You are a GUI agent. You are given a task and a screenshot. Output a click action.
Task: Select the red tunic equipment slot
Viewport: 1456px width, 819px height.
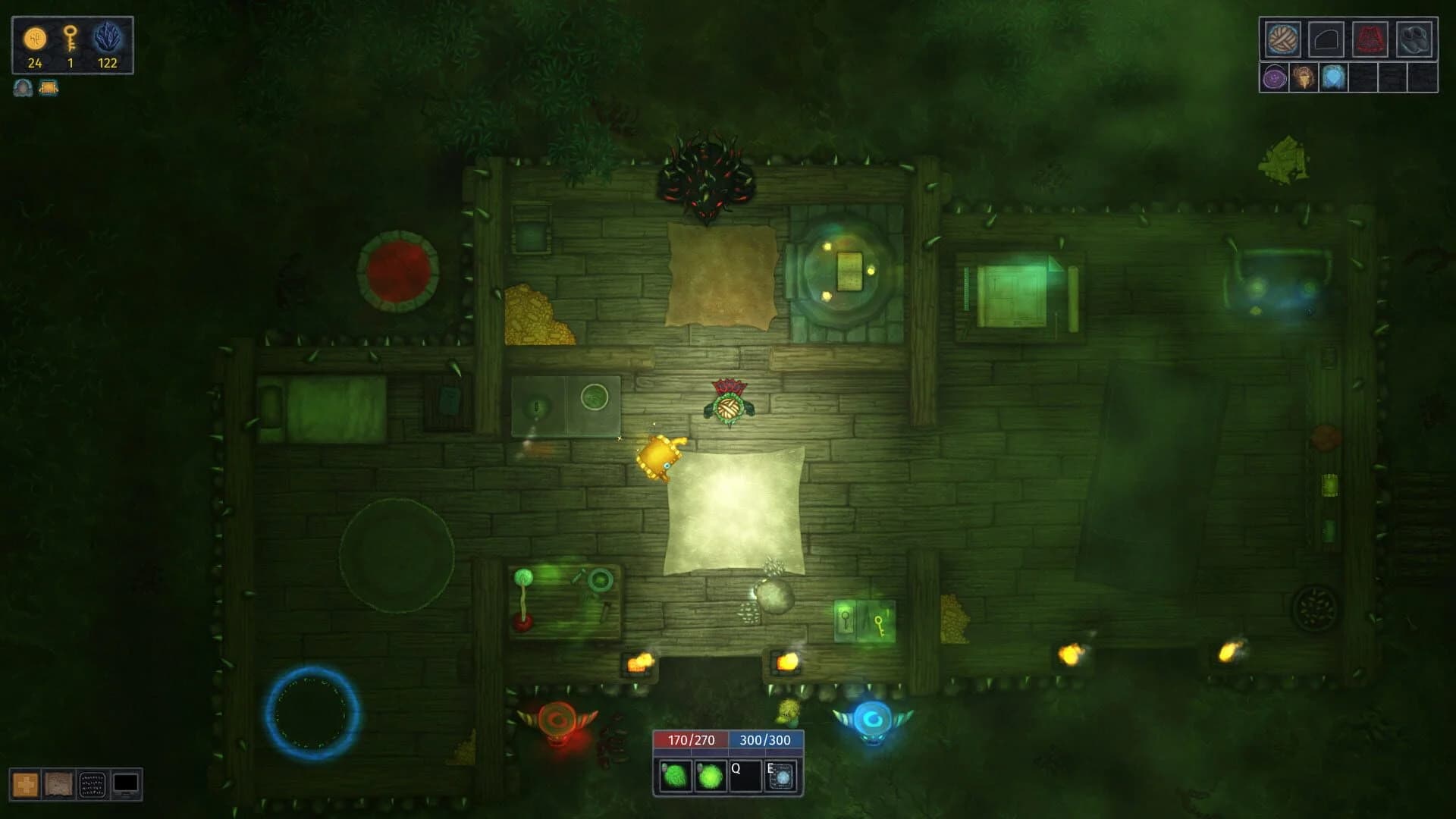click(x=1370, y=40)
